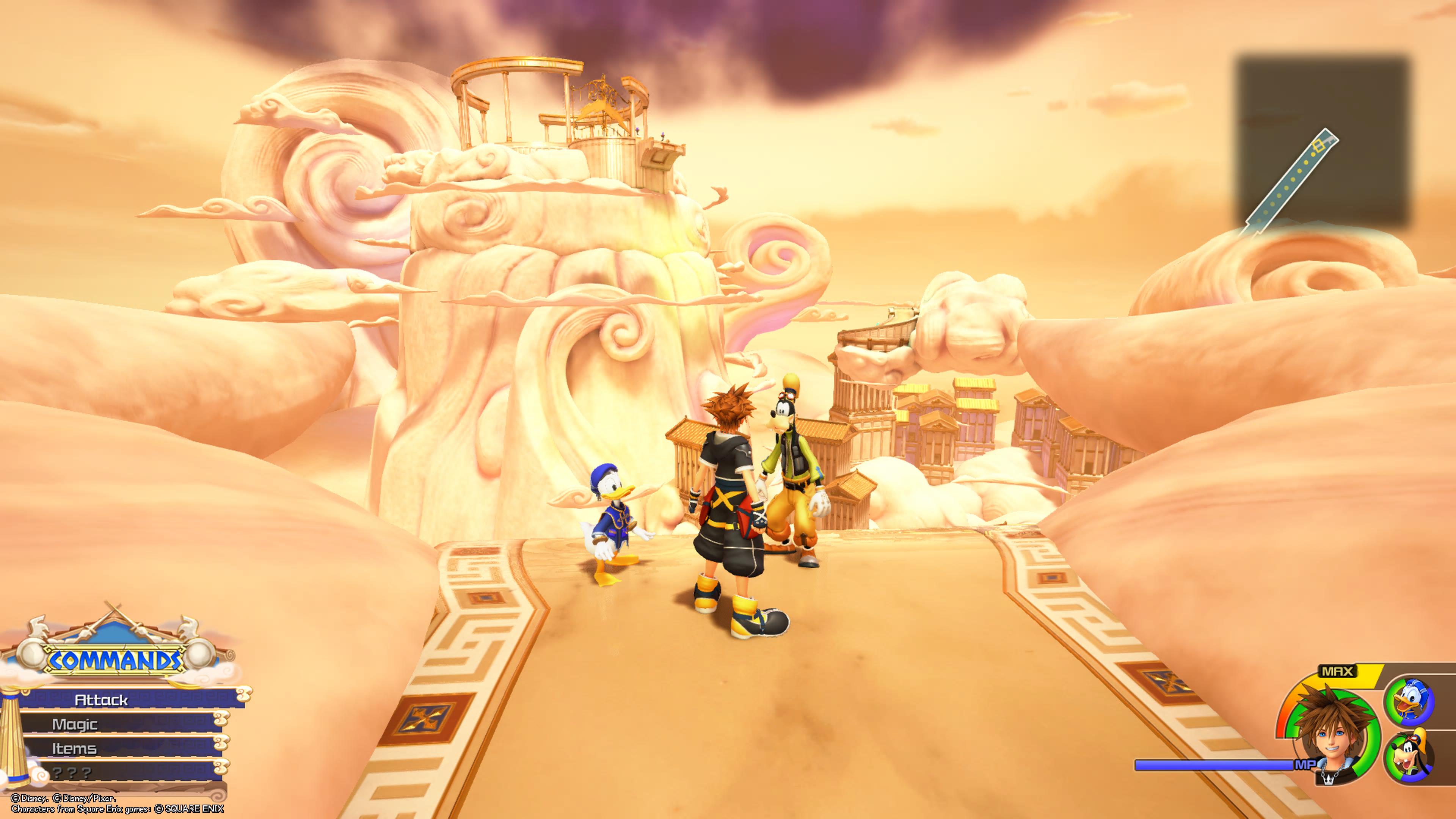Viewport: 1456px width, 819px height.
Task: Select the Attack command
Action: (102, 700)
